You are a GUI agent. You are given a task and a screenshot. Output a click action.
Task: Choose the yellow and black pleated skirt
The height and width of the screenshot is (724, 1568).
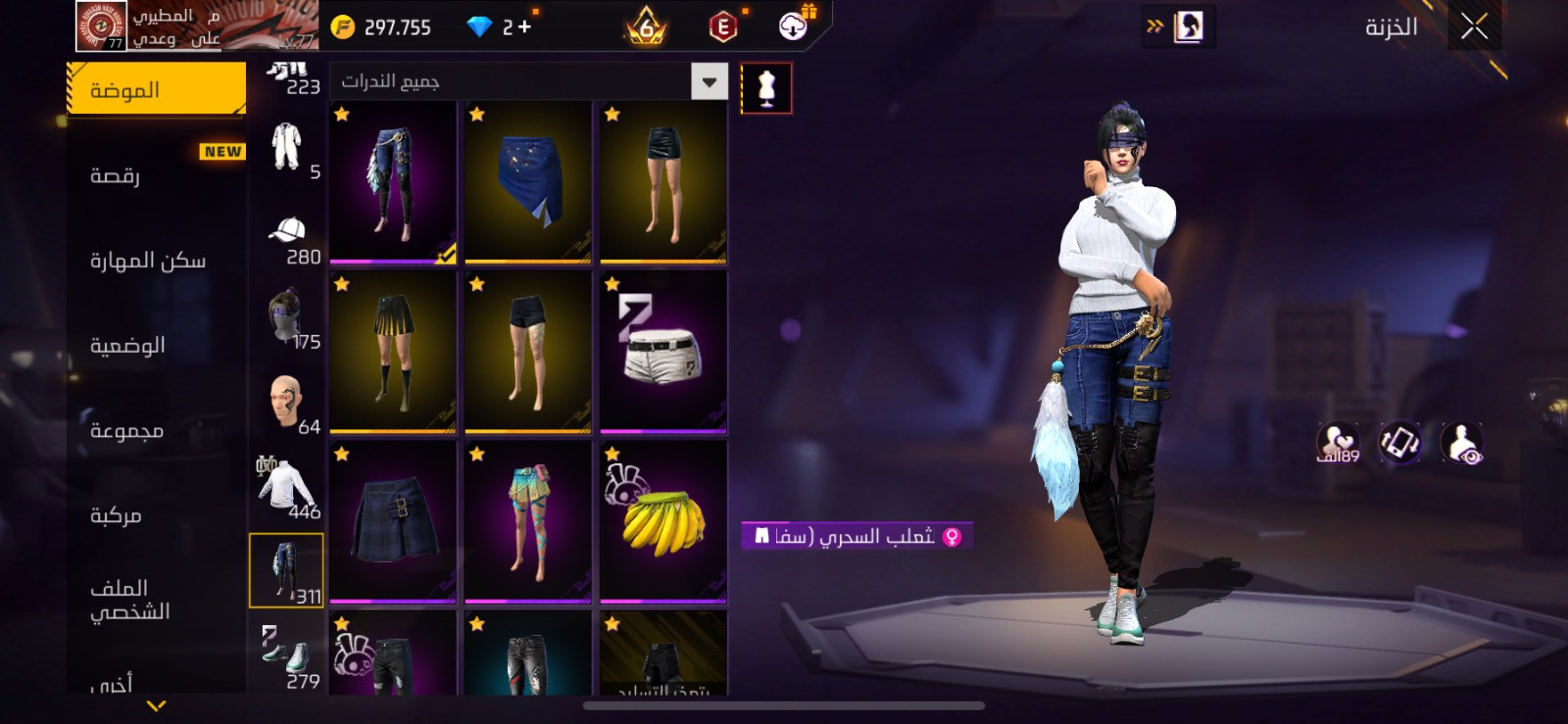[x=393, y=352]
